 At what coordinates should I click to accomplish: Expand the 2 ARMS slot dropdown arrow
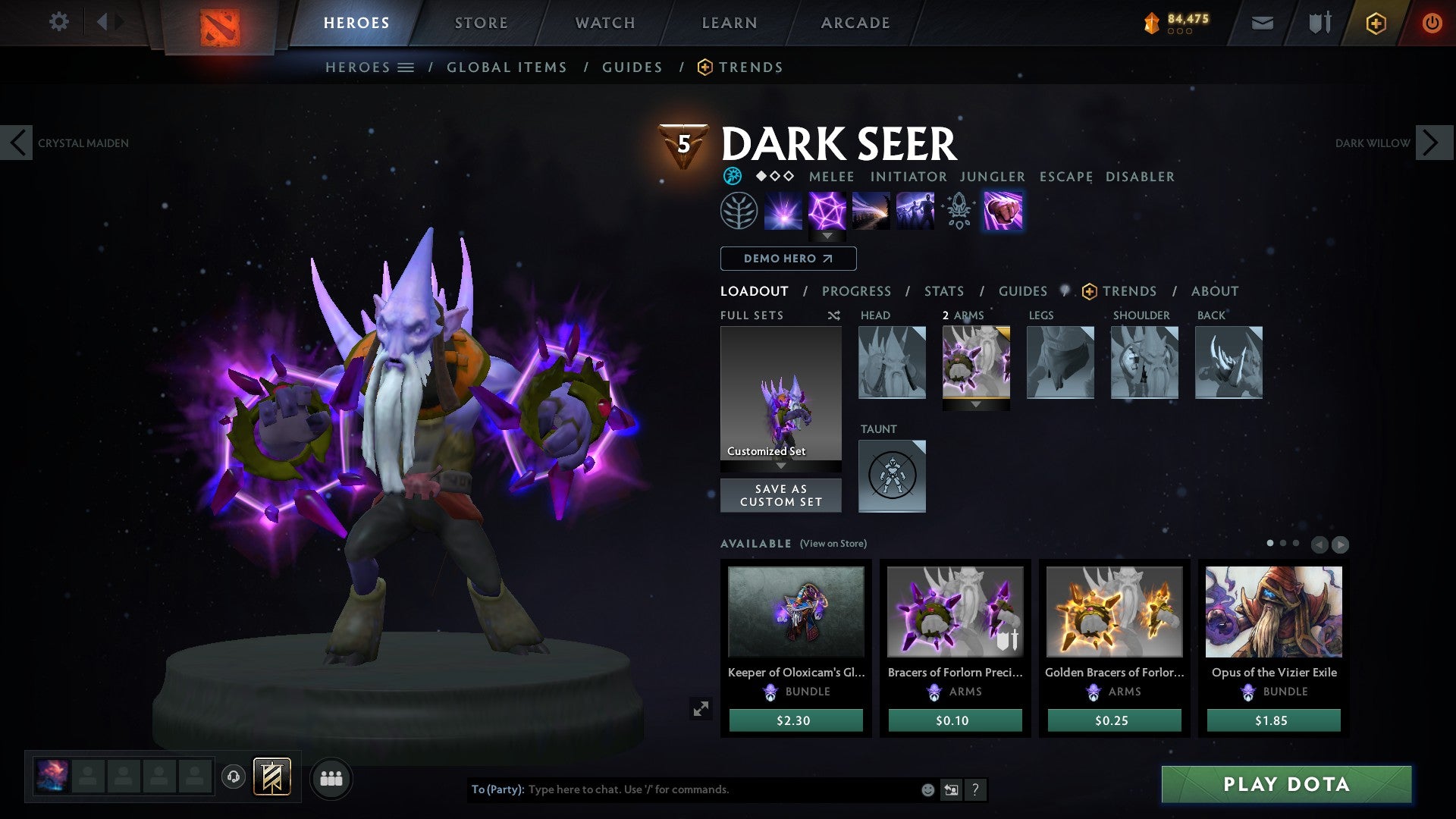point(977,405)
